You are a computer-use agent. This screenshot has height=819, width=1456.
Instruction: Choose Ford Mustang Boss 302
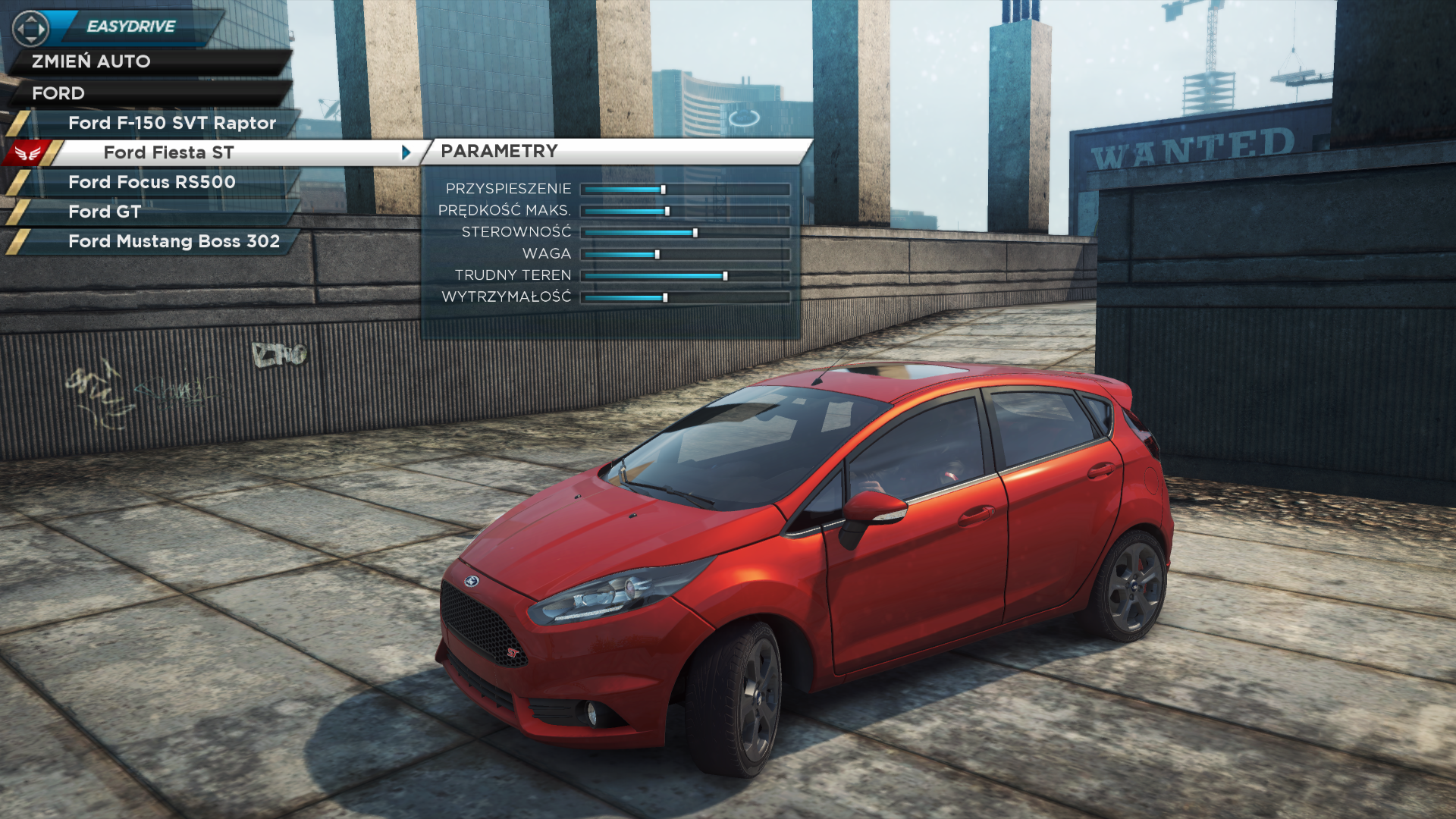coord(174,241)
